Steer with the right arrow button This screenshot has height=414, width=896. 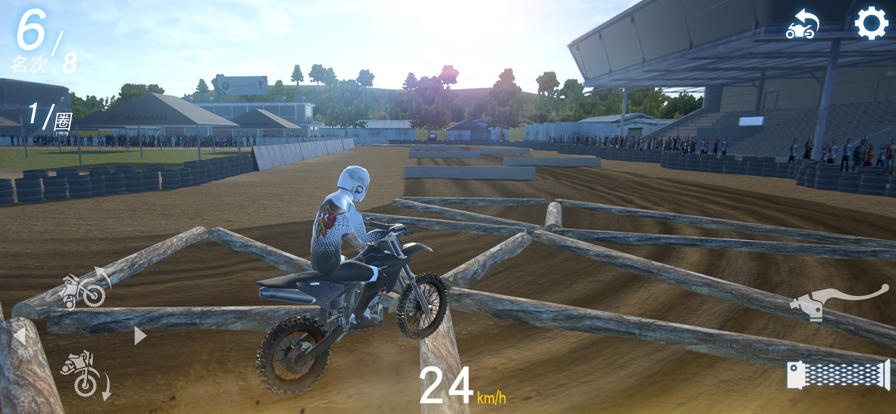(140, 336)
